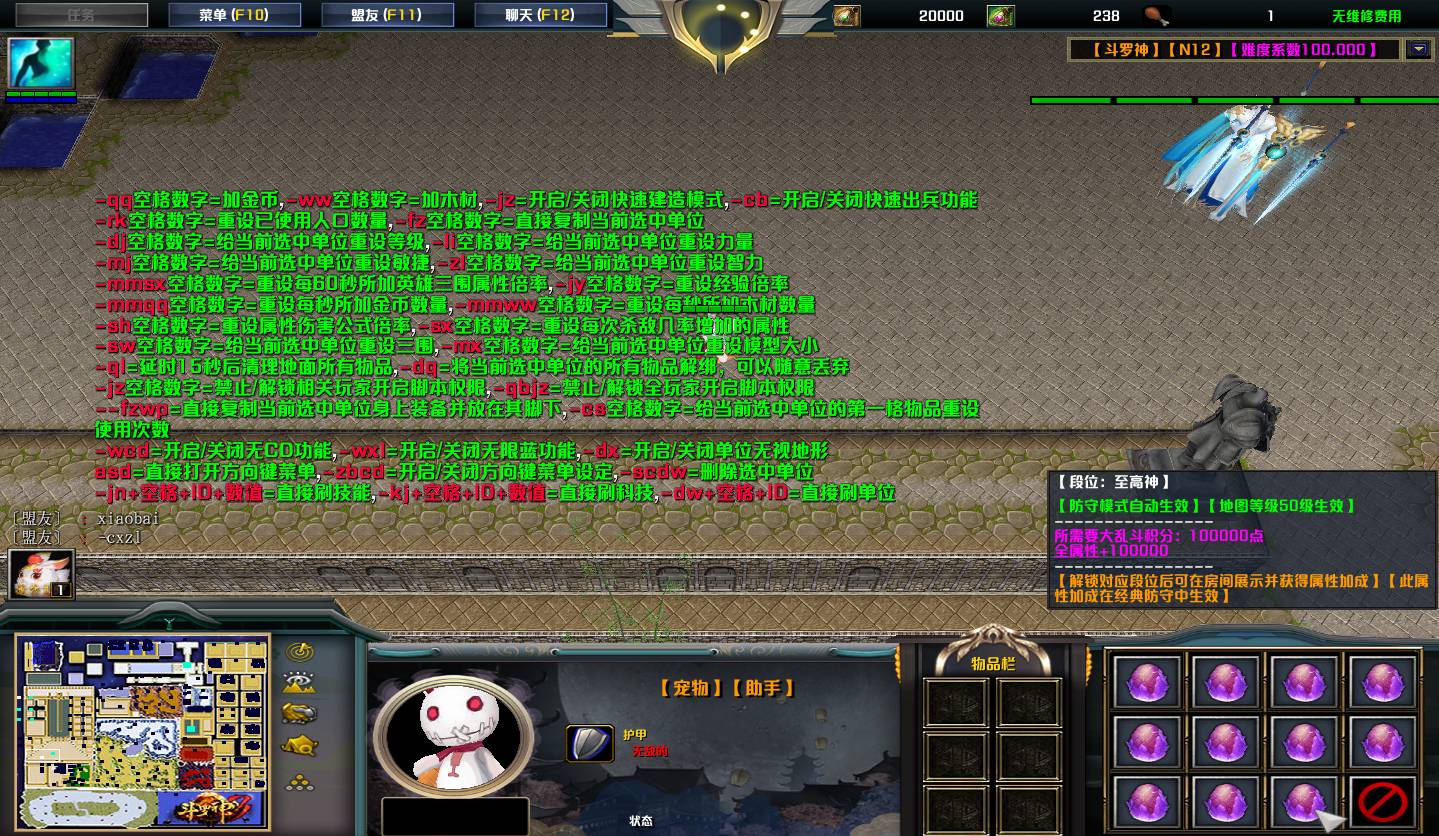The height and width of the screenshot is (836, 1439).
Task: Toggle formation movement button
Action: click(299, 783)
